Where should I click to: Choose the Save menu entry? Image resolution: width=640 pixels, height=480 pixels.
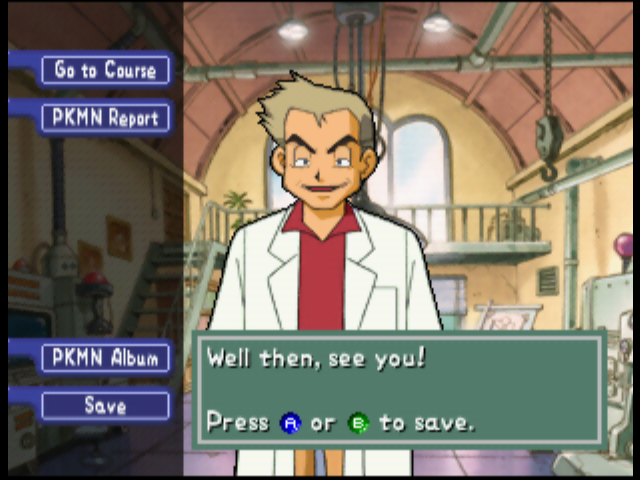(x=105, y=406)
